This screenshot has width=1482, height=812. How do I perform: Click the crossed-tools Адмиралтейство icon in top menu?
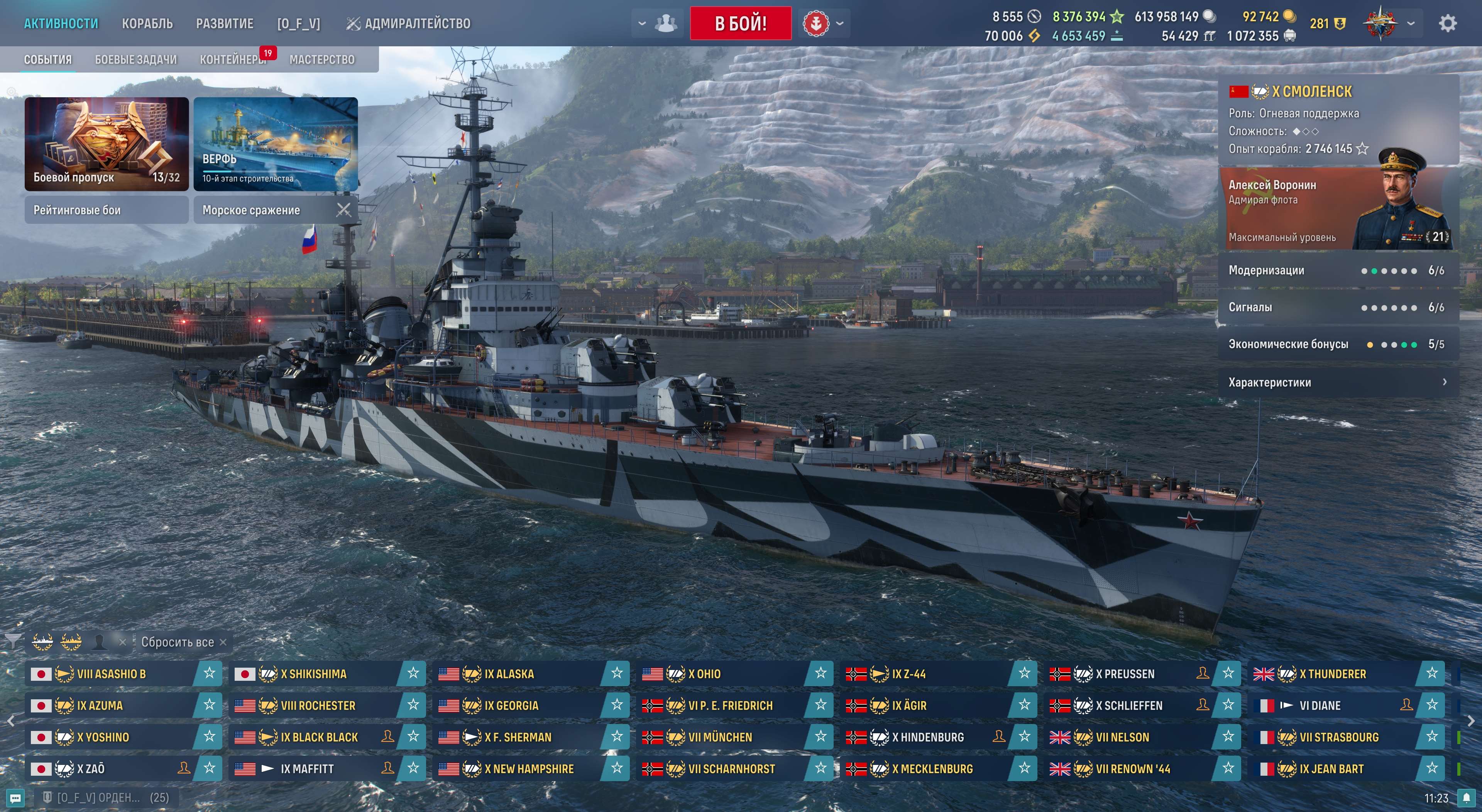(354, 24)
